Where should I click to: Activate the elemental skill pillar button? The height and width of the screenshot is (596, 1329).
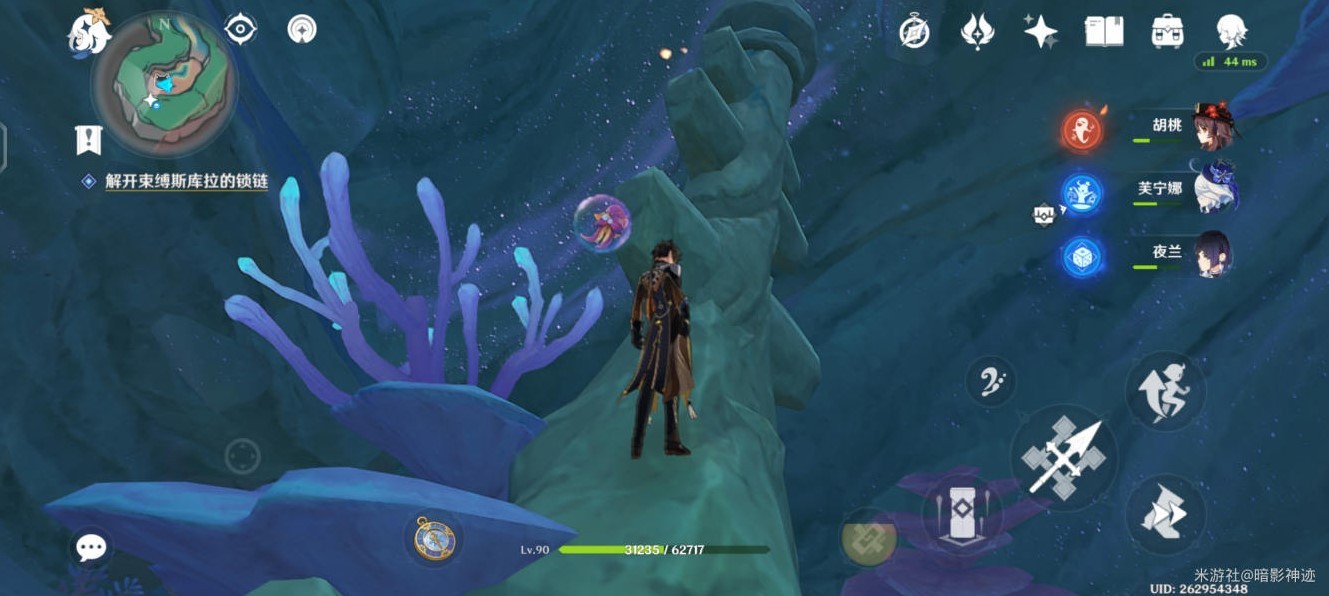[961, 514]
